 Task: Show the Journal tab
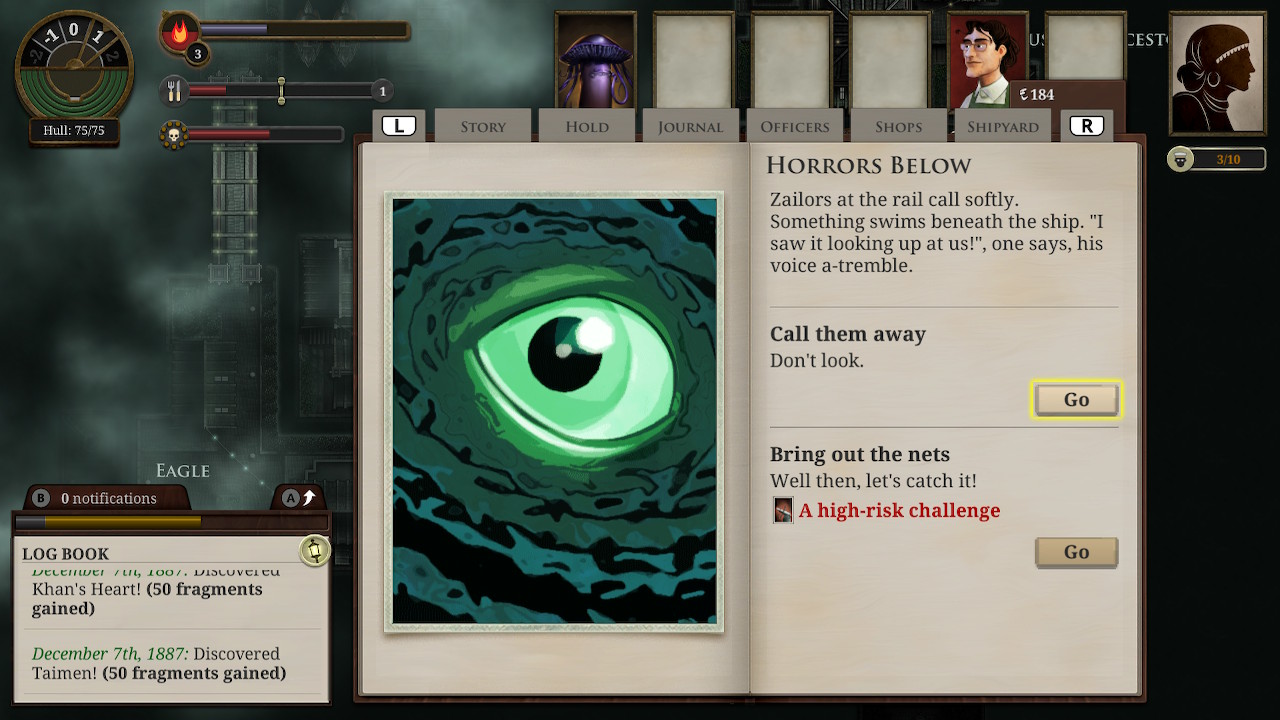tap(690, 127)
